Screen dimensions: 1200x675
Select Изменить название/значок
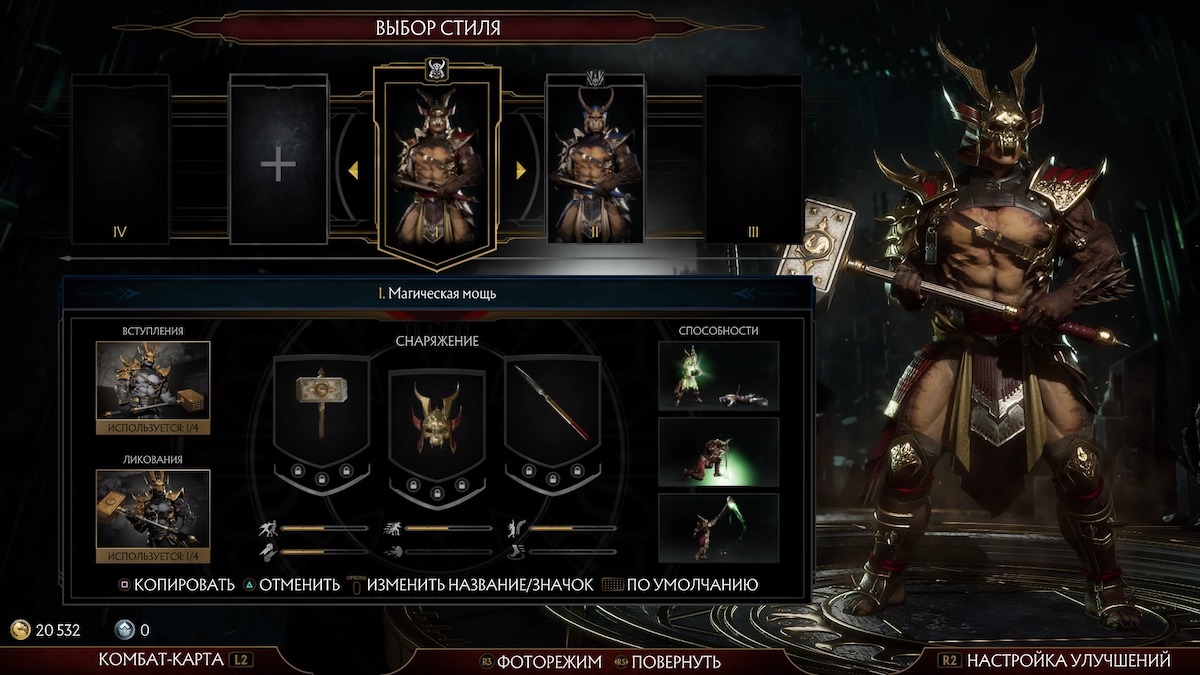click(x=479, y=585)
